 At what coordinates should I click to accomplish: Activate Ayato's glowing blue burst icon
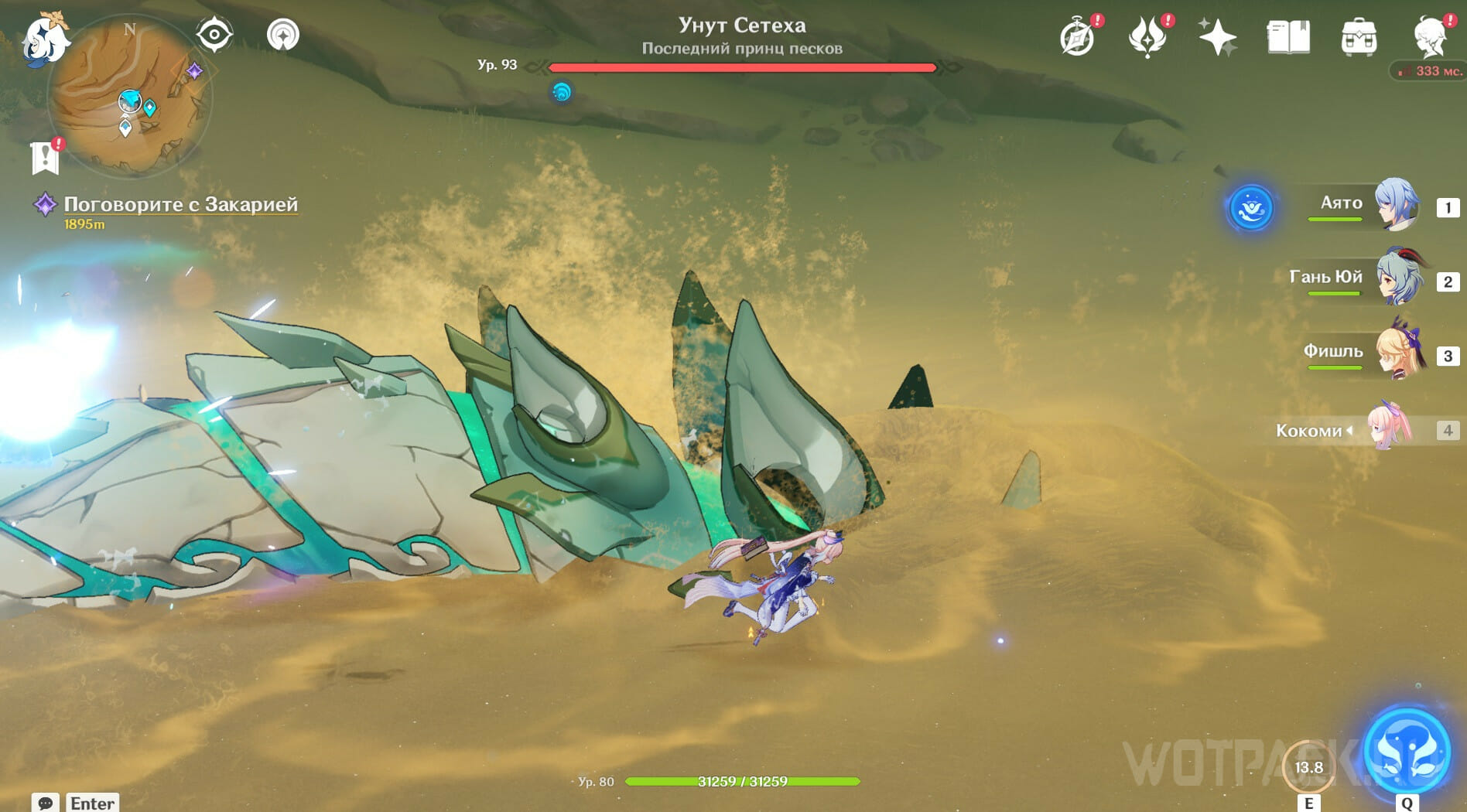click(1250, 207)
